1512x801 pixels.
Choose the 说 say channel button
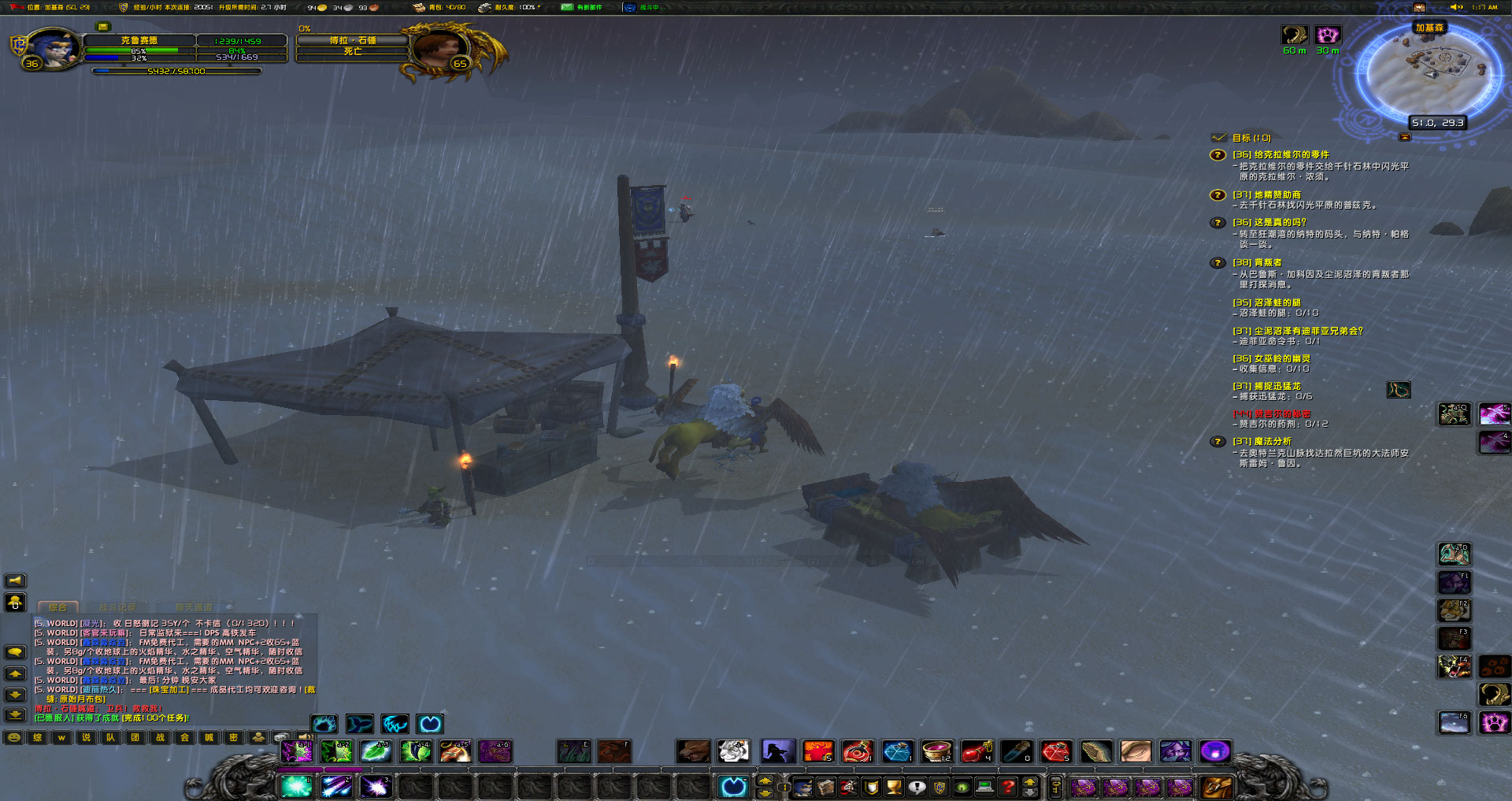click(x=86, y=738)
